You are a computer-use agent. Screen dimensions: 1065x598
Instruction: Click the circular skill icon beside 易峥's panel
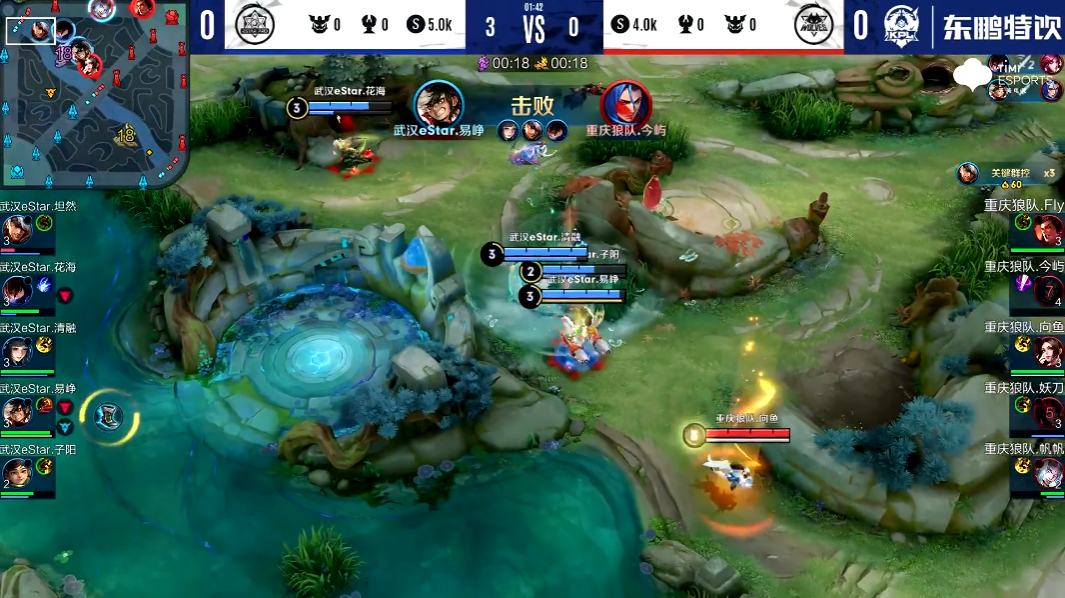[x=107, y=417]
